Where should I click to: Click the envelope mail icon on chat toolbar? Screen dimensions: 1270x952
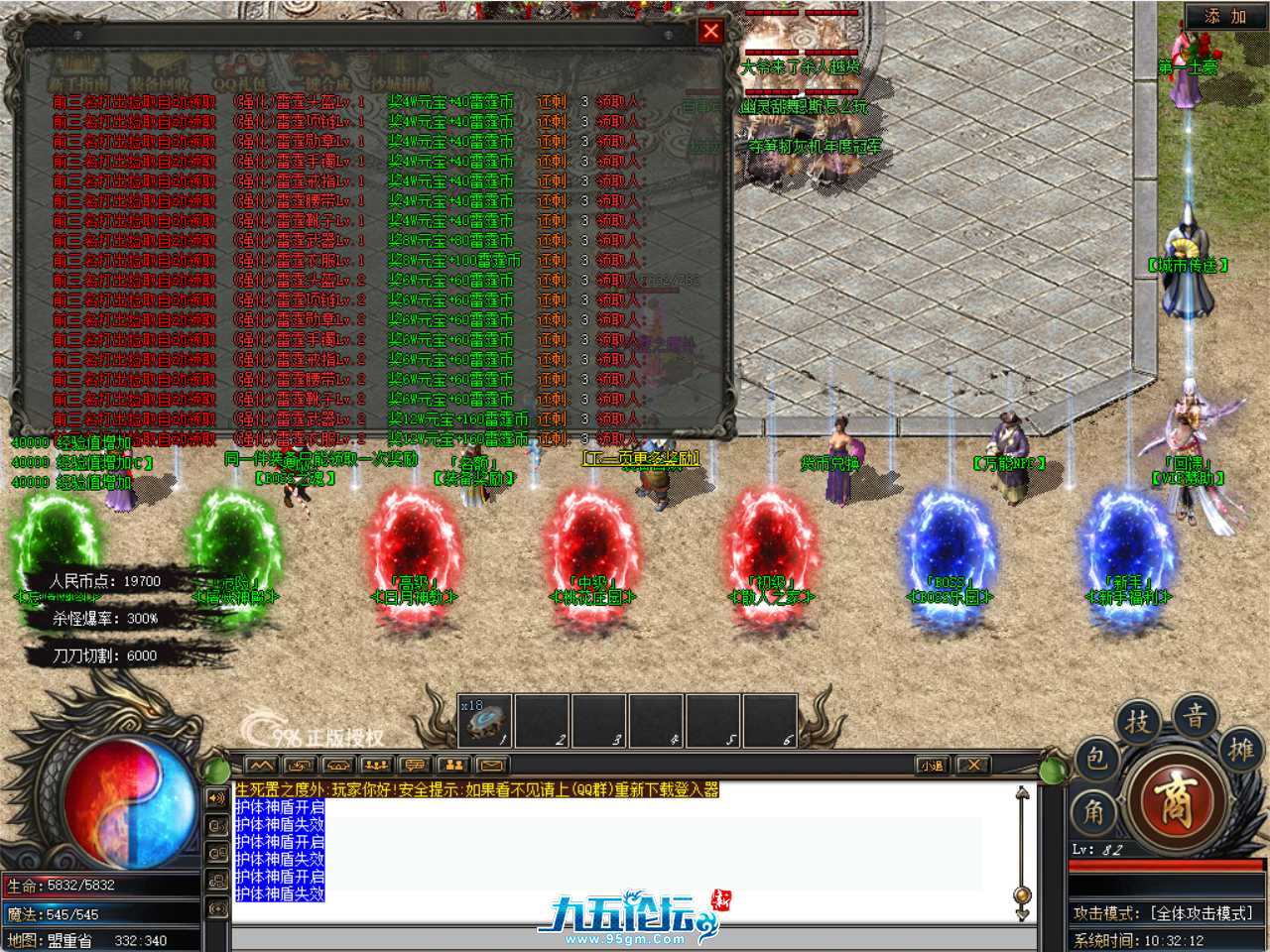[x=491, y=765]
